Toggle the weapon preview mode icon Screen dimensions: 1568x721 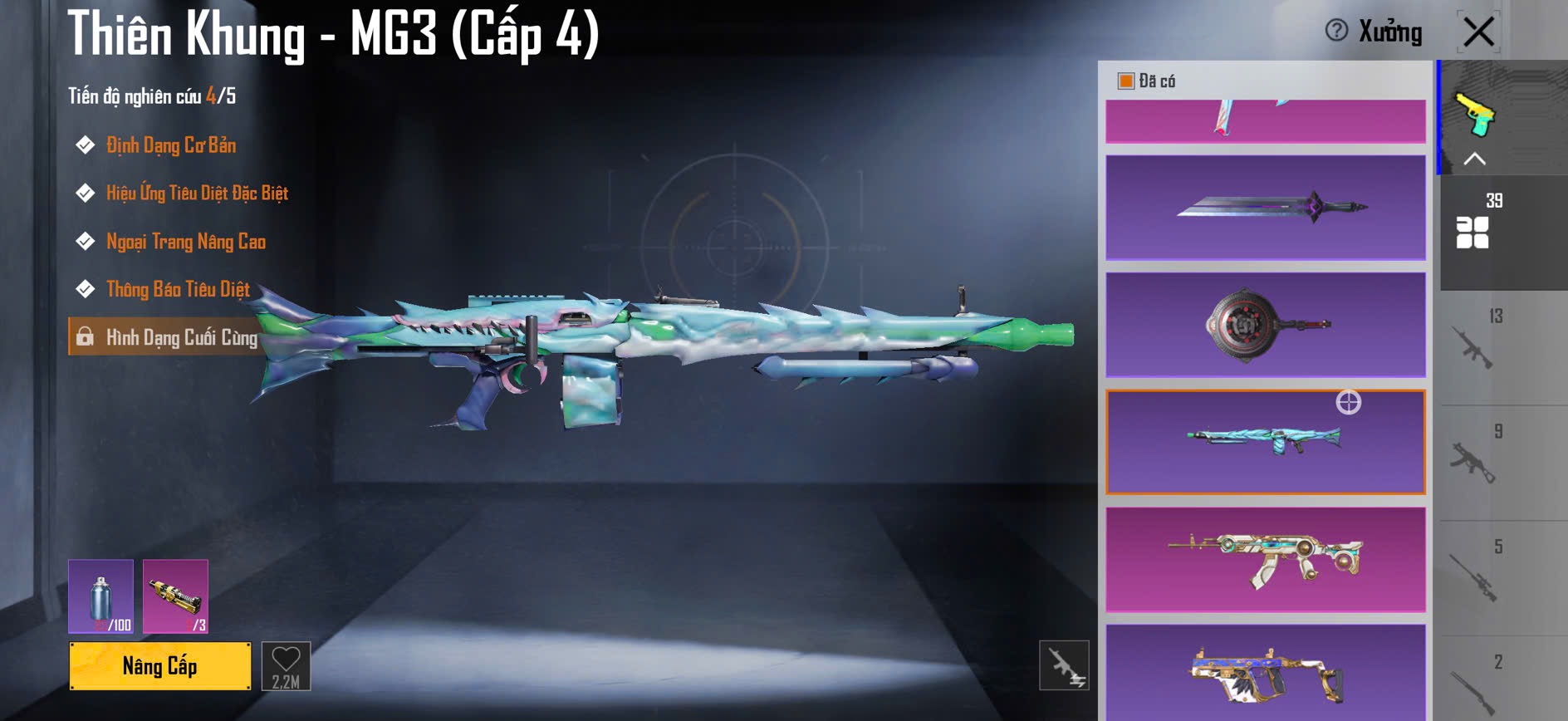(1064, 665)
